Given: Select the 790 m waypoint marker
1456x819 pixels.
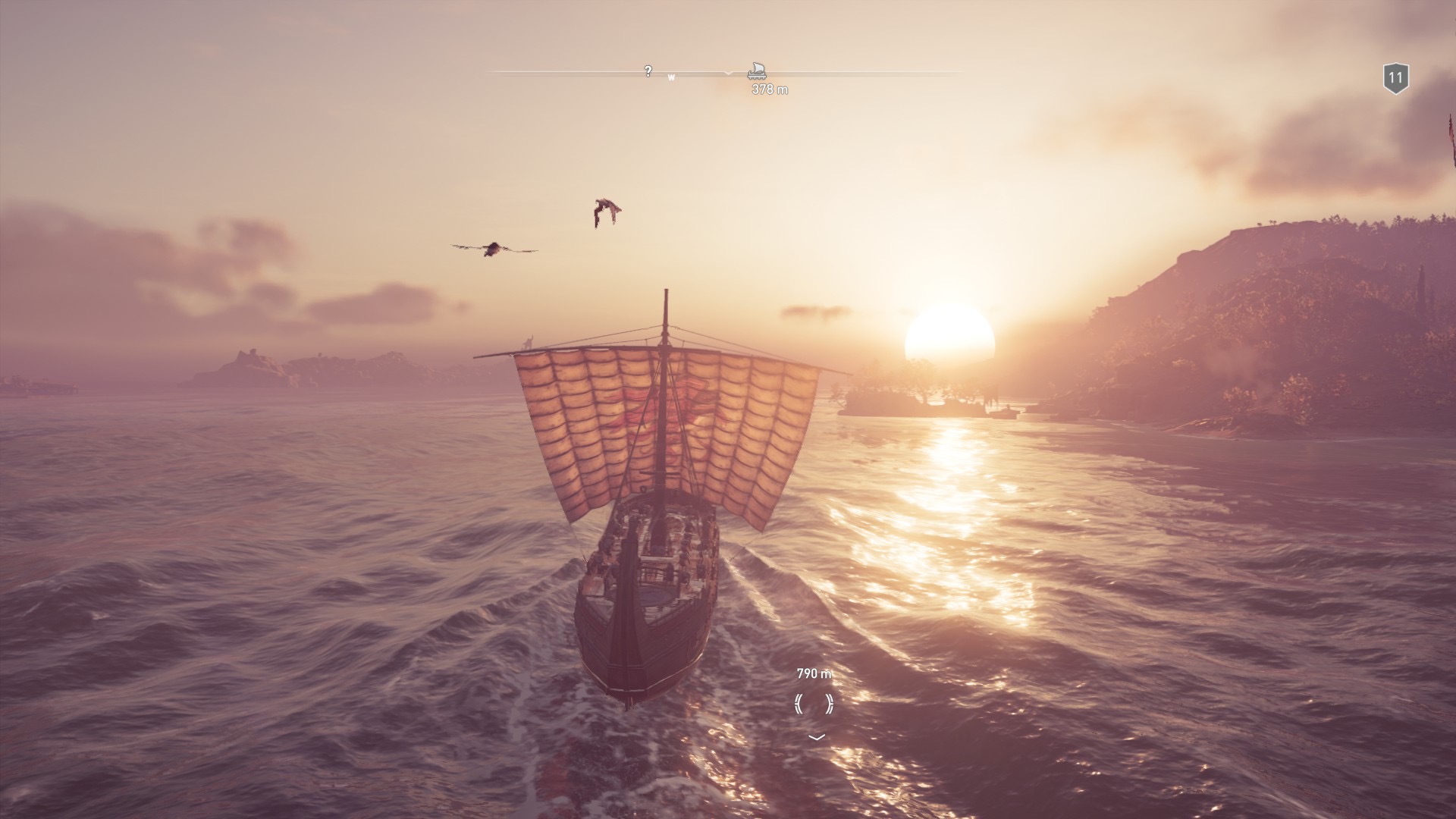Looking at the screenshot, I should (814, 703).
